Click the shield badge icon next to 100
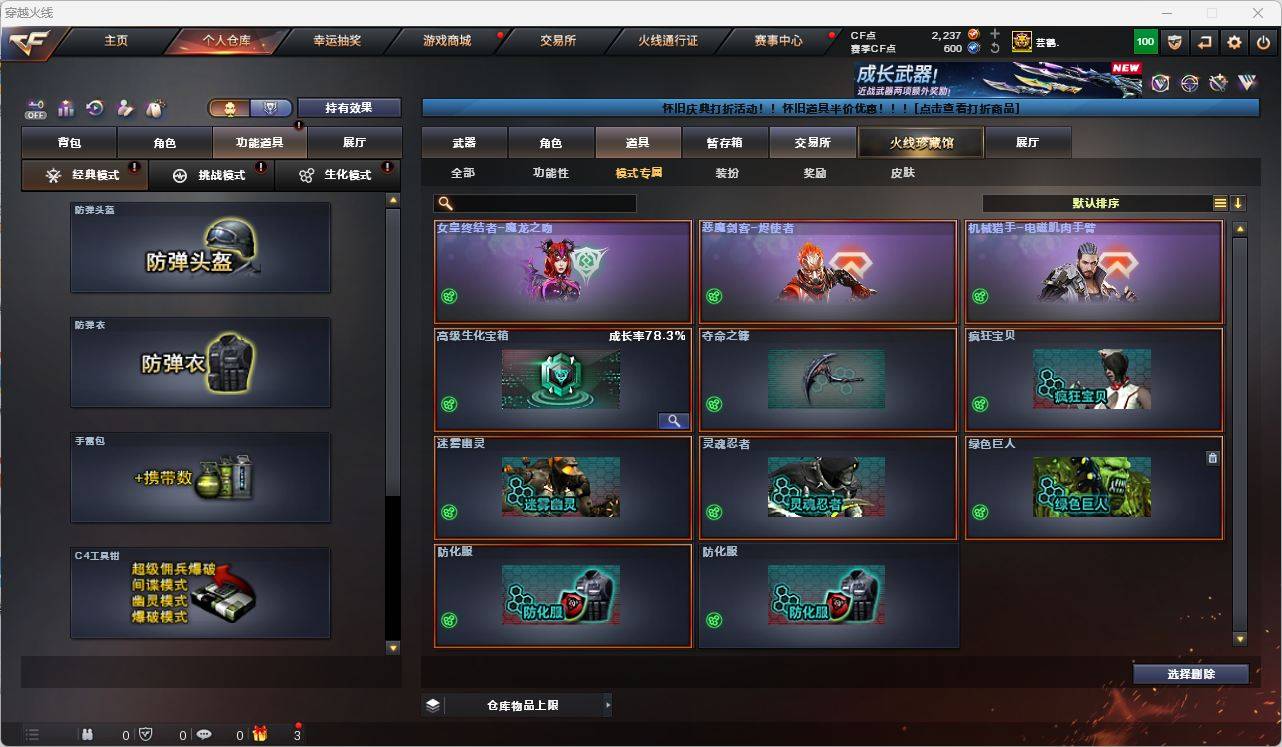The height and width of the screenshot is (747, 1282). [1174, 41]
